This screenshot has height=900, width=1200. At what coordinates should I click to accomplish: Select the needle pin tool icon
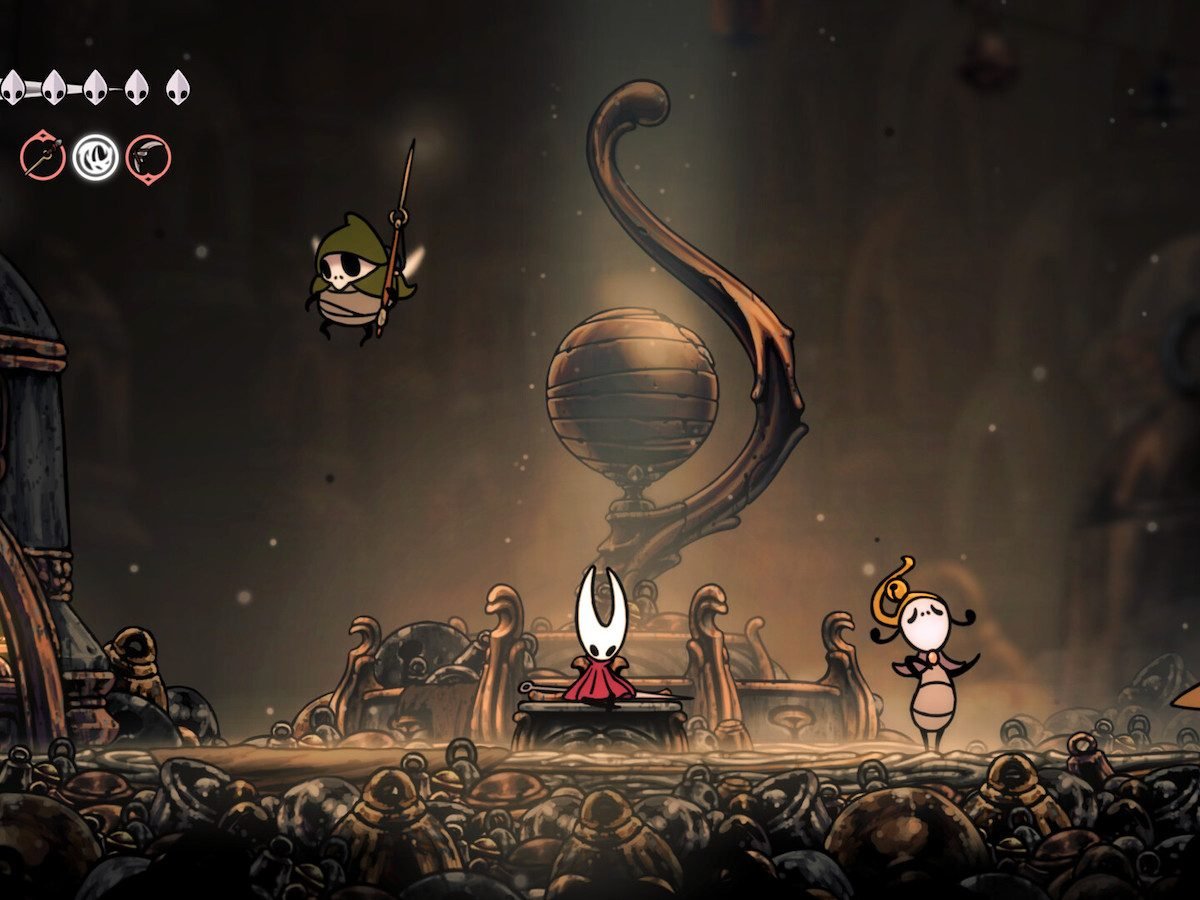[x=43, y=158]
